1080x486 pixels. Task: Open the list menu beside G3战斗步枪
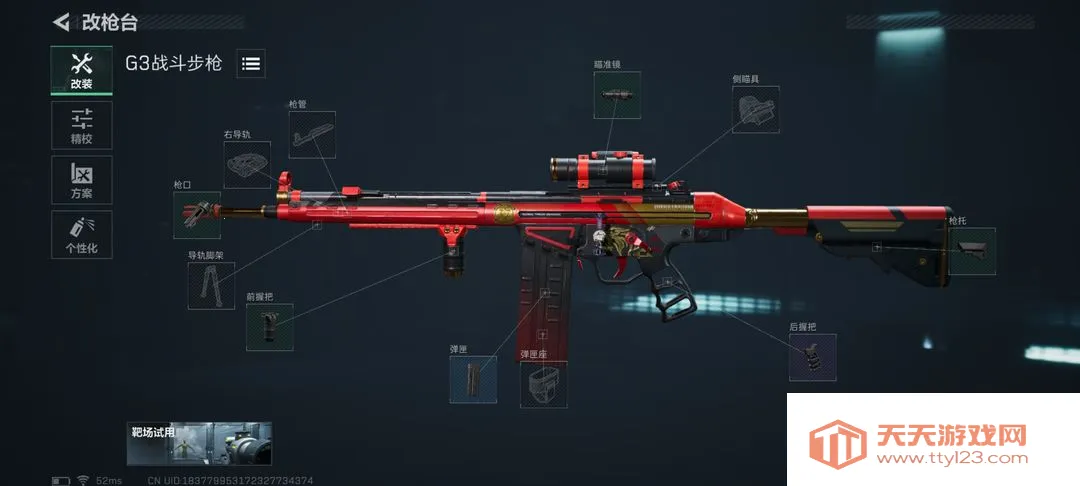click(x=251, y=64)
